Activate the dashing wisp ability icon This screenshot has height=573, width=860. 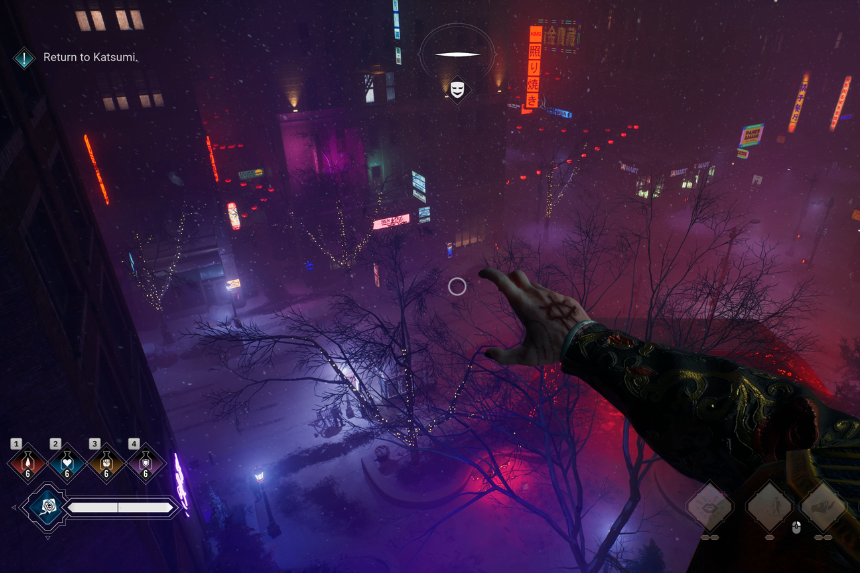tap(824, 506)
